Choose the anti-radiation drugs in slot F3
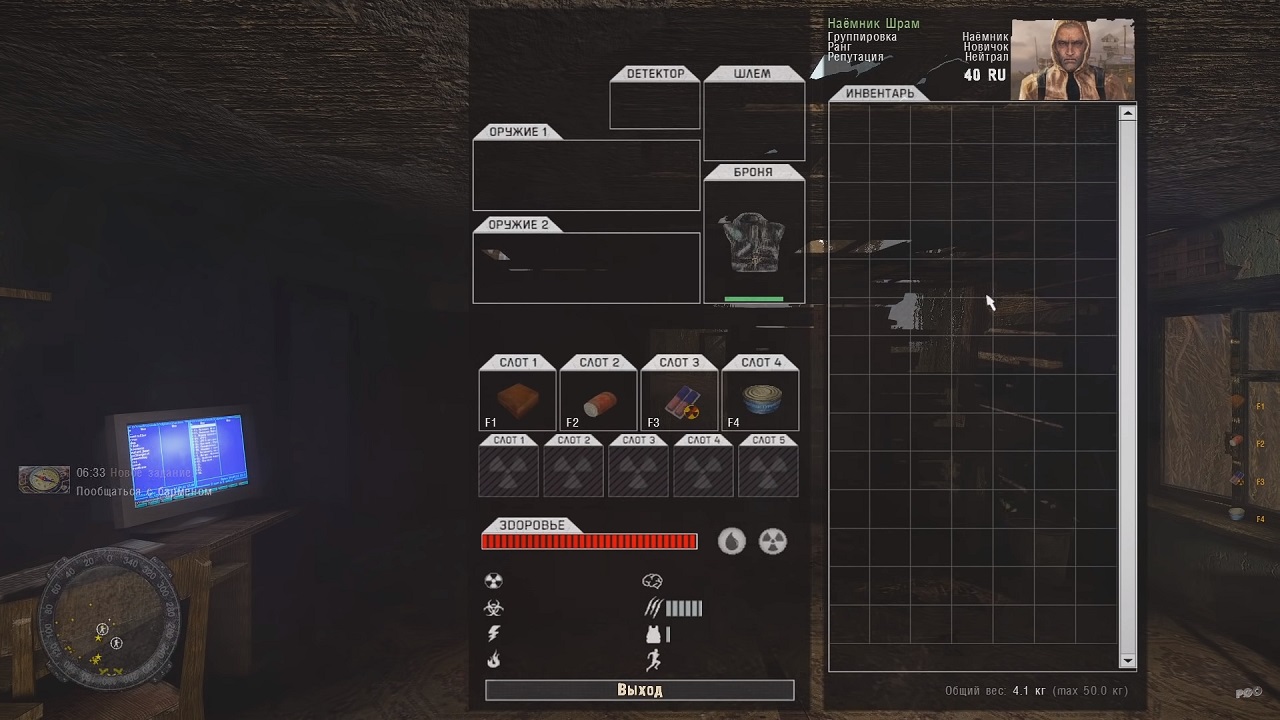 pos(679,401)
